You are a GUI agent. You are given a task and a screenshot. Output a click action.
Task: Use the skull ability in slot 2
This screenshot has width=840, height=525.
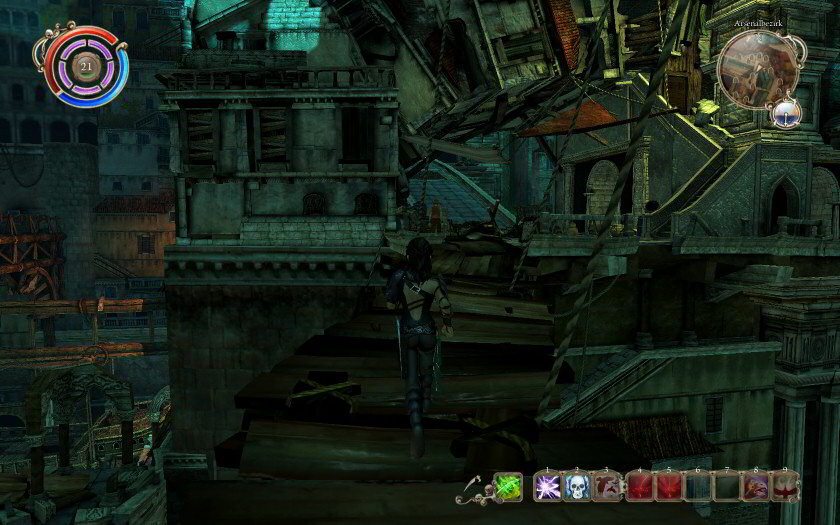point(578,487)
